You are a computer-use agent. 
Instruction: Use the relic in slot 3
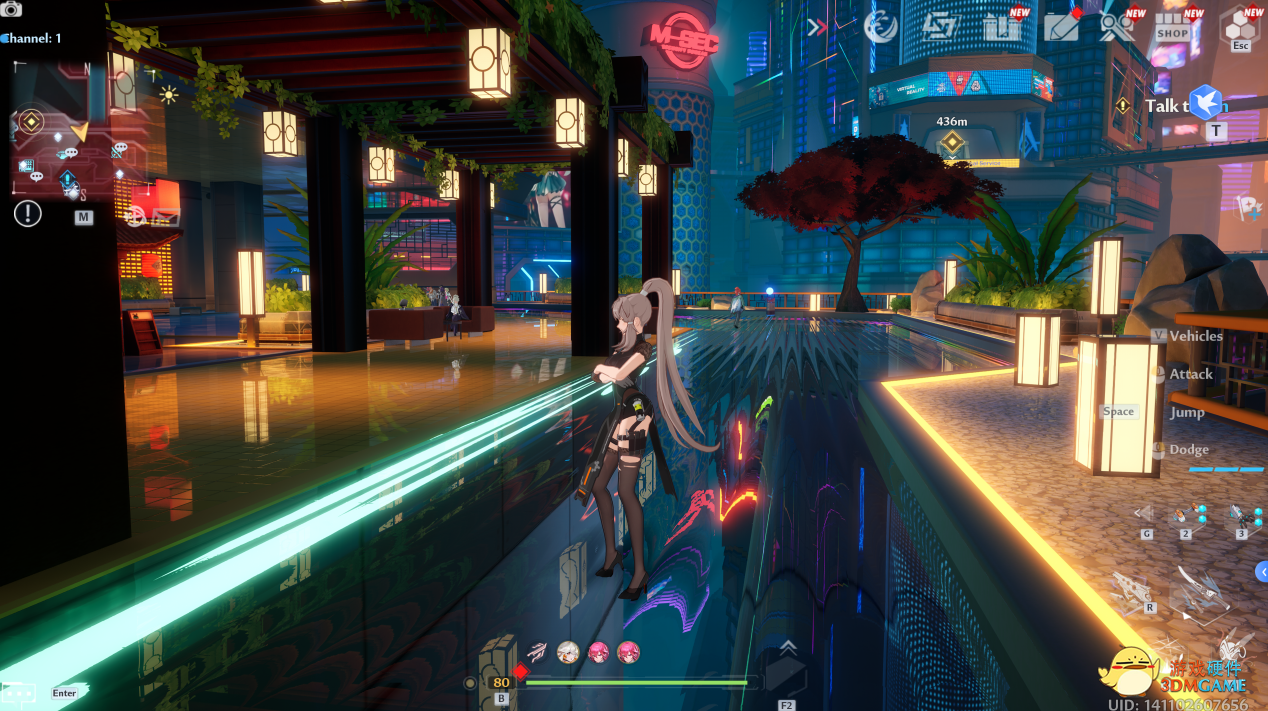pos(1240,516)
